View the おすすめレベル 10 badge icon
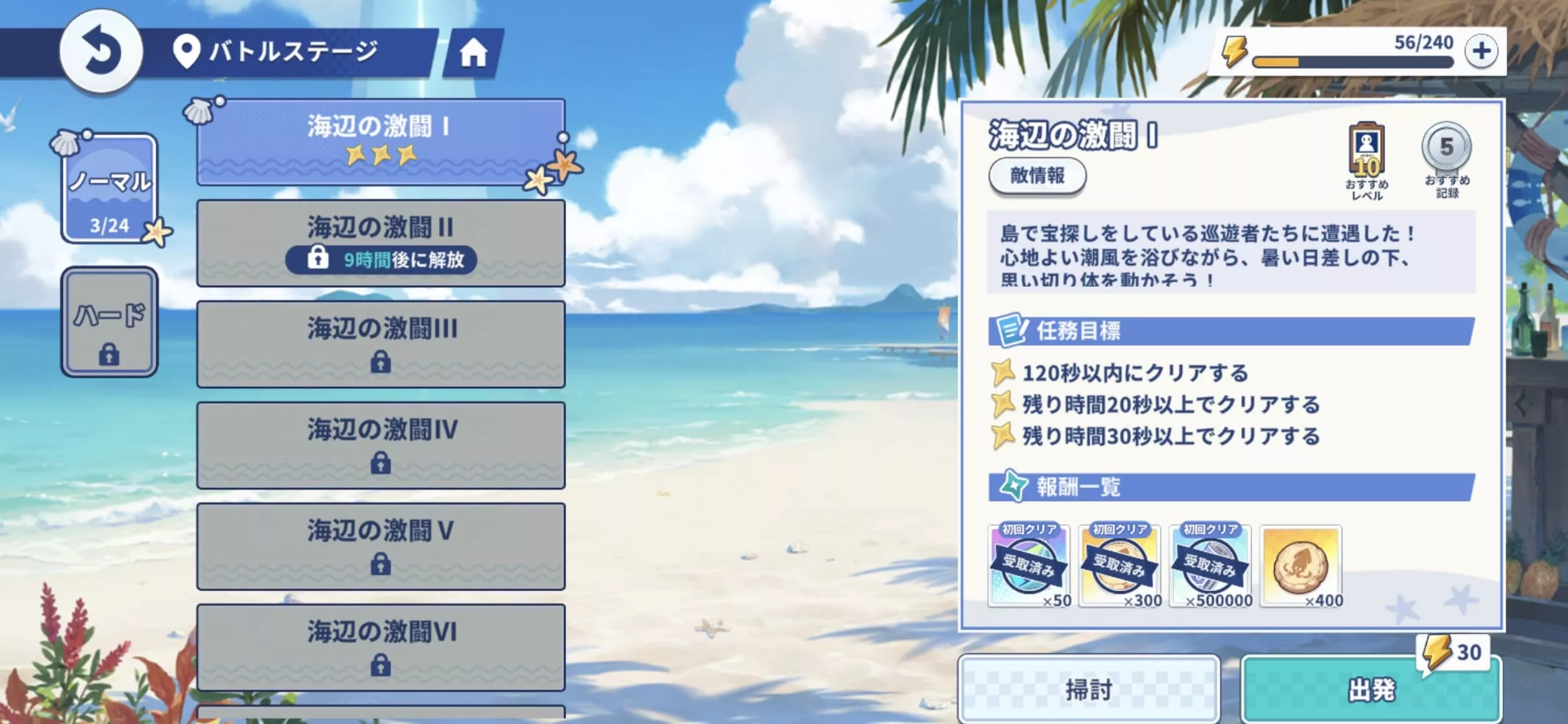The height and width of the screenshot is (724, 1568). (x=1367, y=148)
